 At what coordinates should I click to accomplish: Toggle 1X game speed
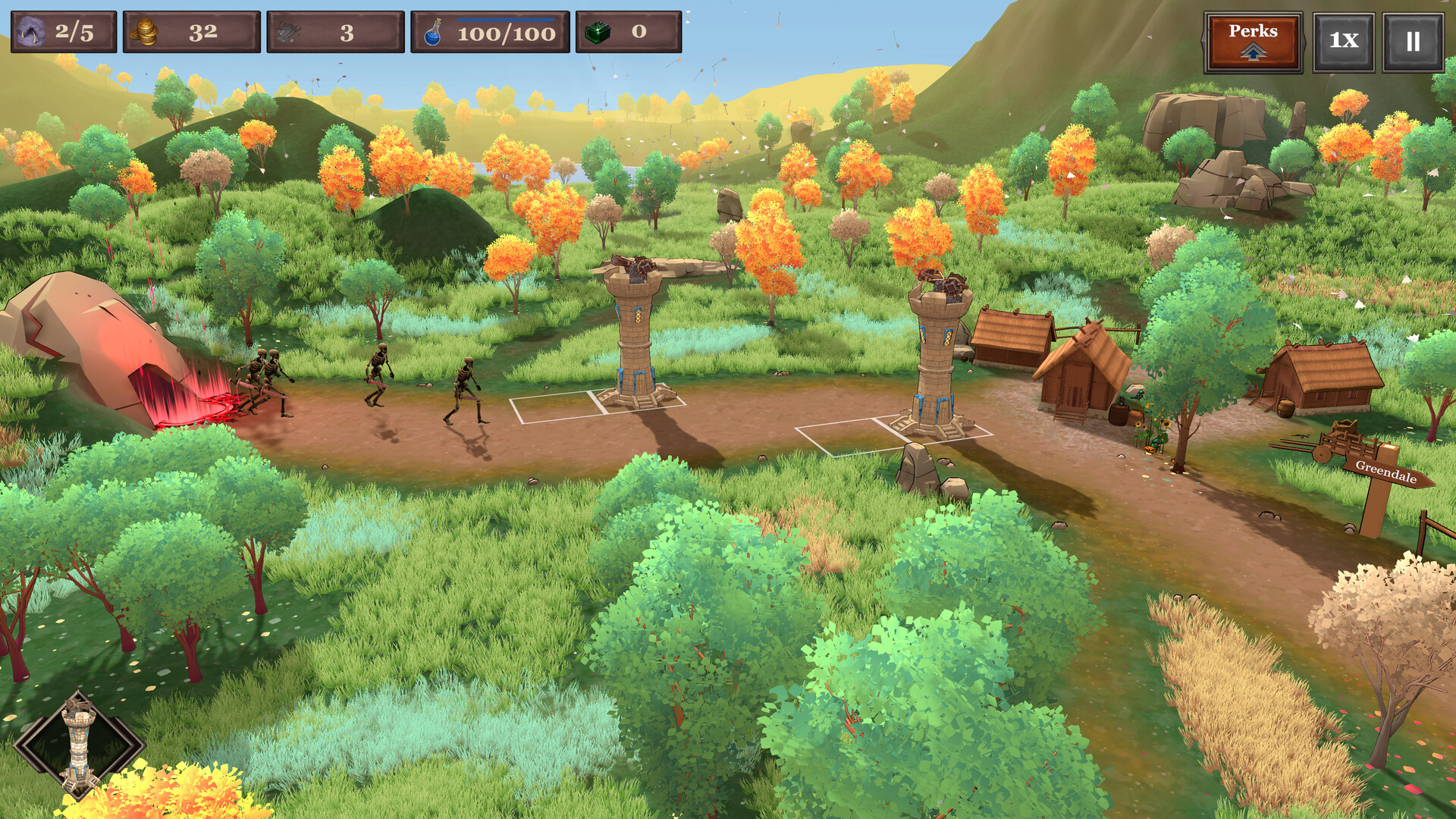[x=1342, y=36]
